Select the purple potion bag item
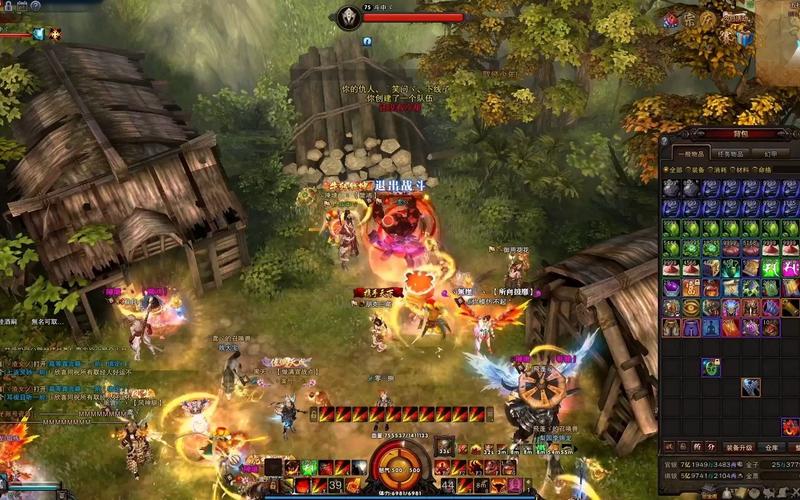Viewport: 800px width, 500px height. point(671,288)
